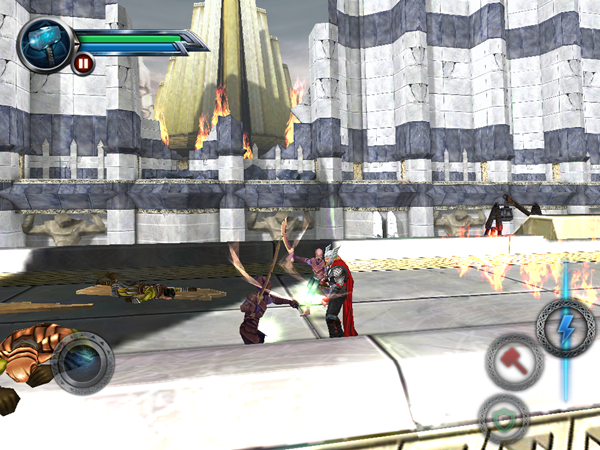The height and width of the screenshot is (450, 600).
Task: Attack with the red hammer button
Action: coord(515,361)
